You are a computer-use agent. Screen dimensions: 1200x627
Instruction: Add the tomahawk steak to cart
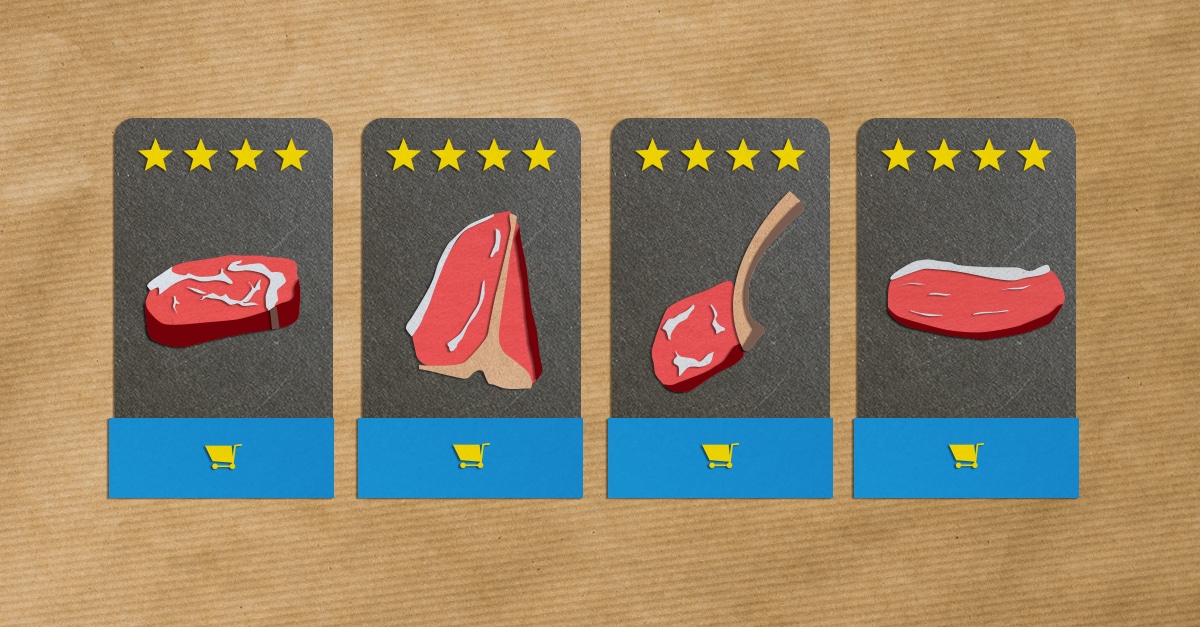(719, 456)
